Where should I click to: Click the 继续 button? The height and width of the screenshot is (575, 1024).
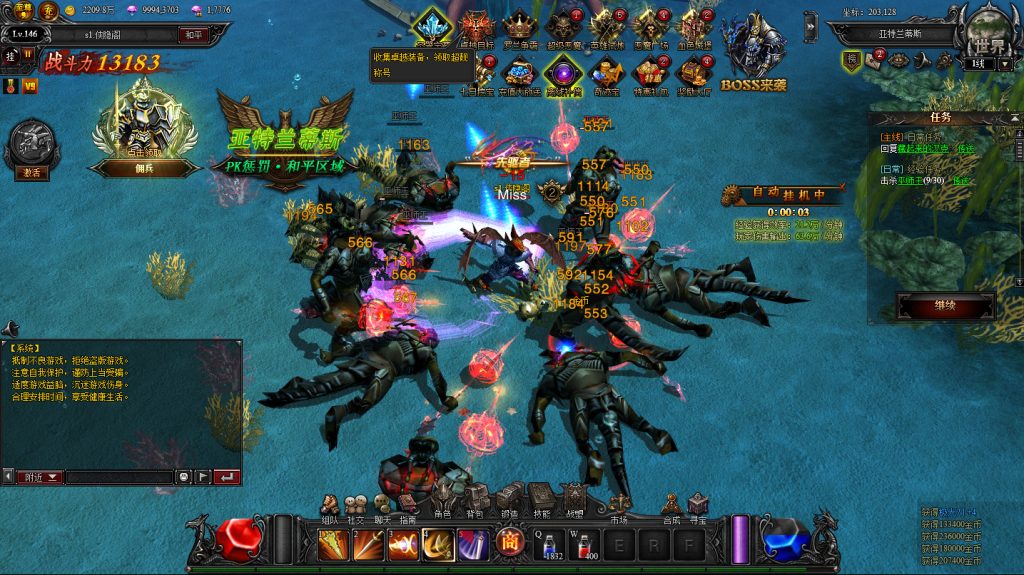944,305
